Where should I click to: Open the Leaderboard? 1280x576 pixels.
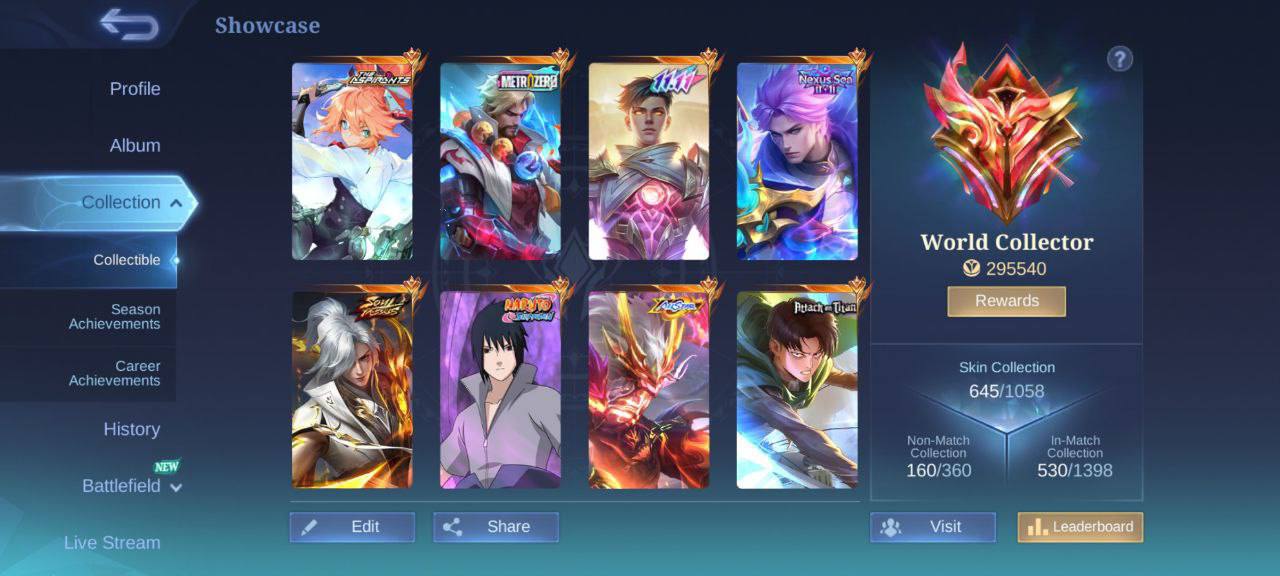pyautogui.click(x=1080, y=527)
